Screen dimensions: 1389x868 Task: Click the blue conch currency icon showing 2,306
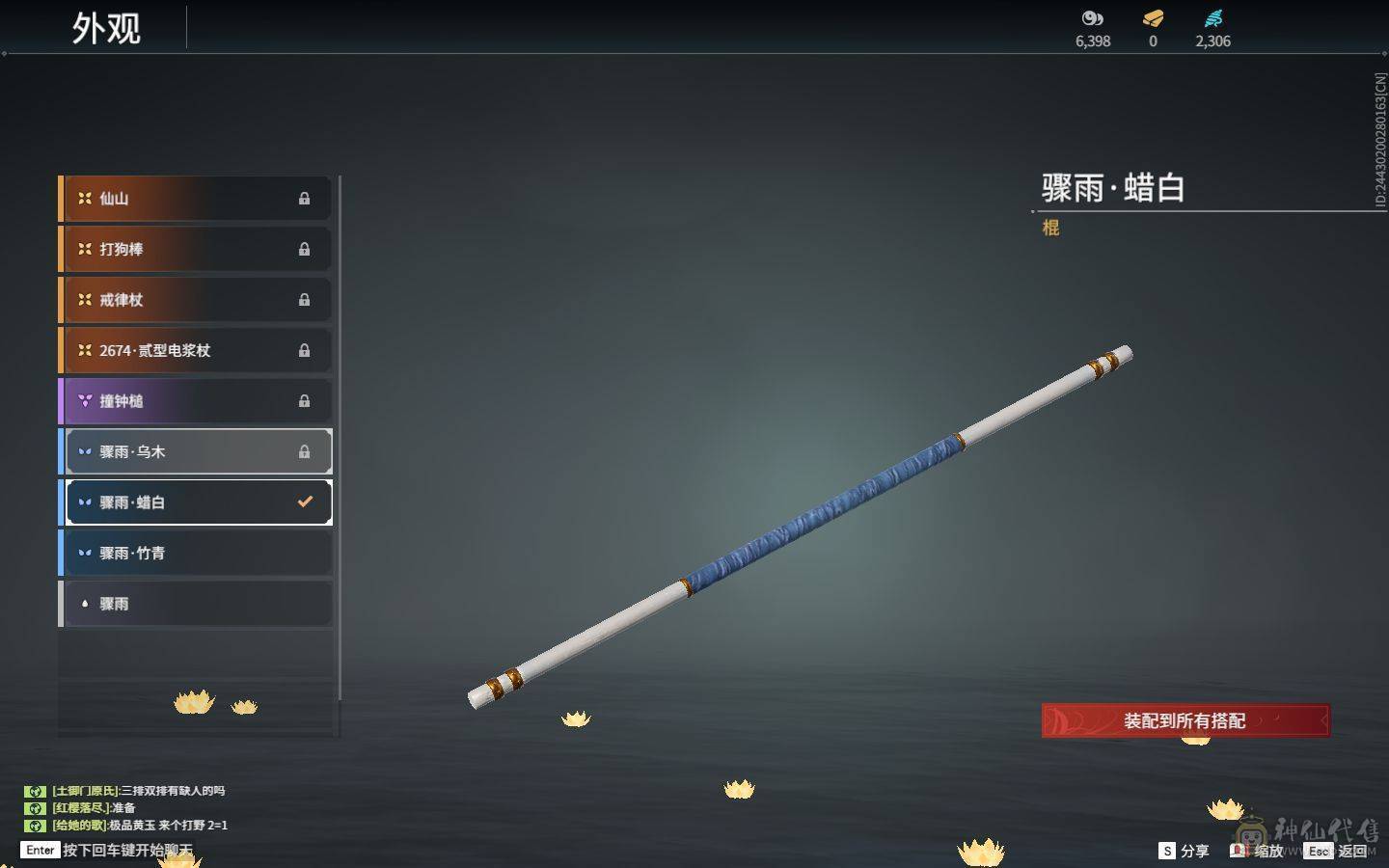point(1213,17)
